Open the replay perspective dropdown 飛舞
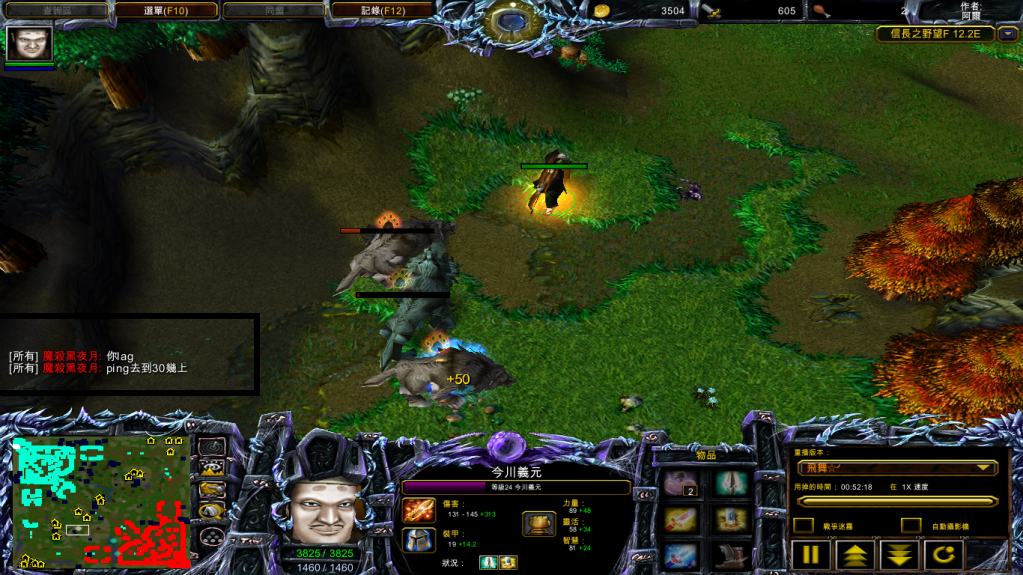The width and height of the screenshot is (1023, 575). [897, 467]
